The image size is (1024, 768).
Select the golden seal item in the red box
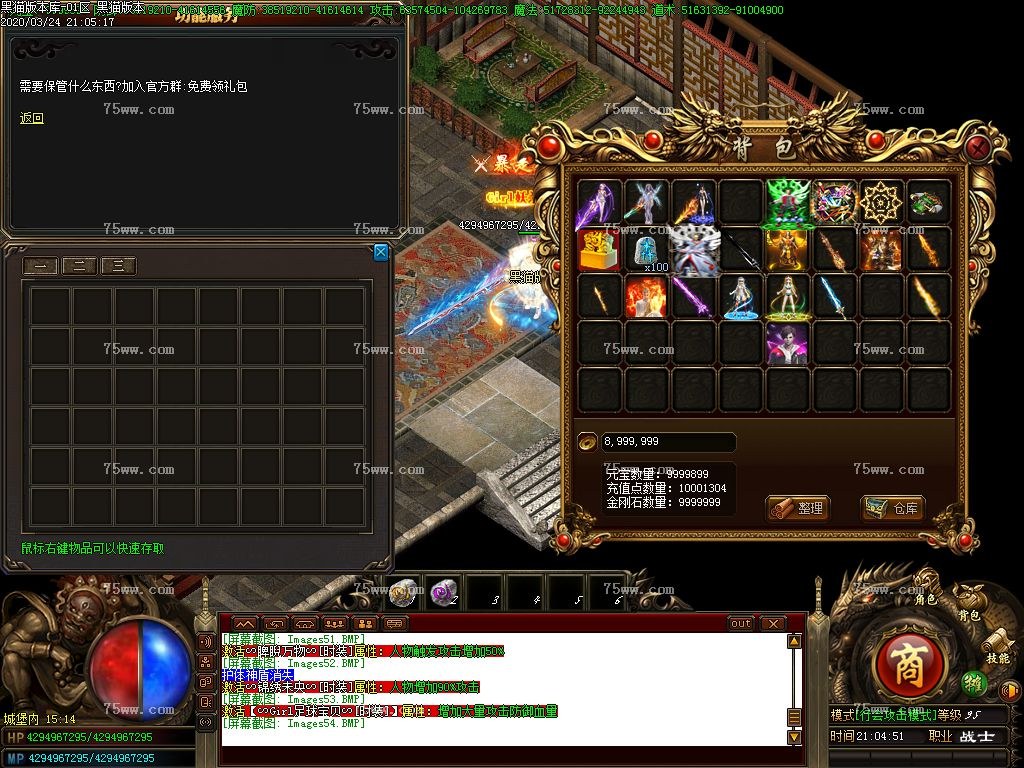(x=598, y=250)
